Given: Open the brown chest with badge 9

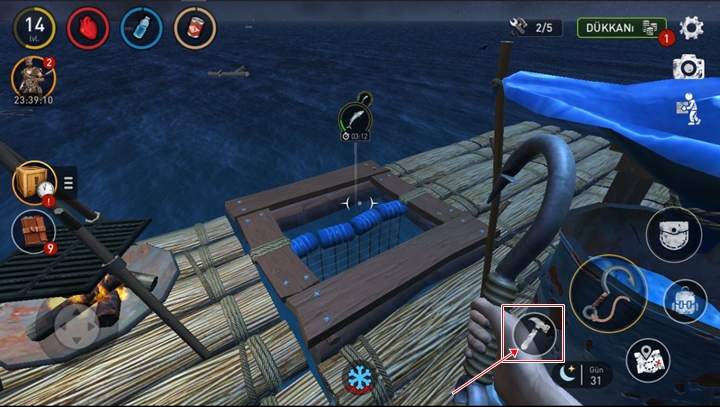Looking at the screenshot, I should coord(33,231).
